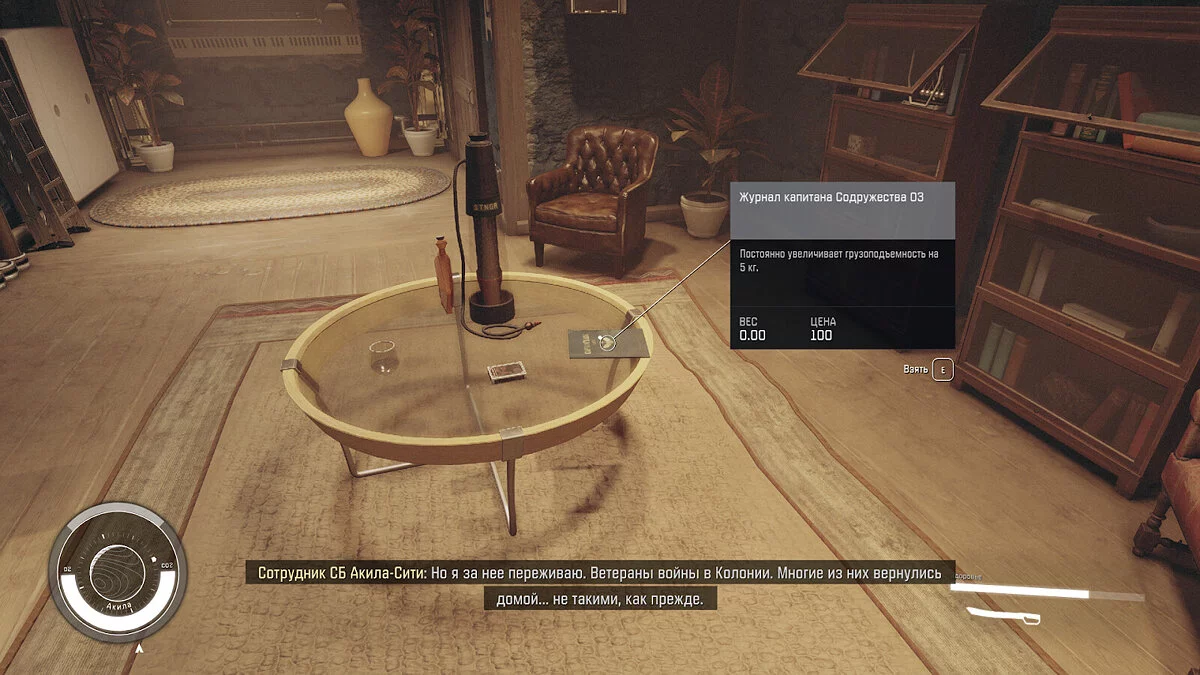Viewport: 1200px width, 675px height.
Task: Select the circular interaction marker on the magazine
Action: tap(607, 343)
